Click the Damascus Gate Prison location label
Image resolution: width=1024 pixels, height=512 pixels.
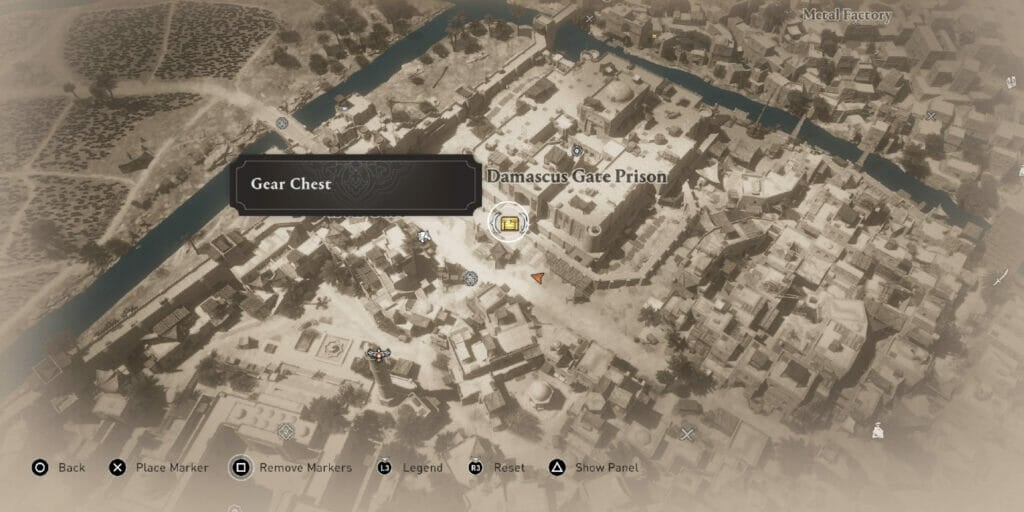(x=576, y=176)
